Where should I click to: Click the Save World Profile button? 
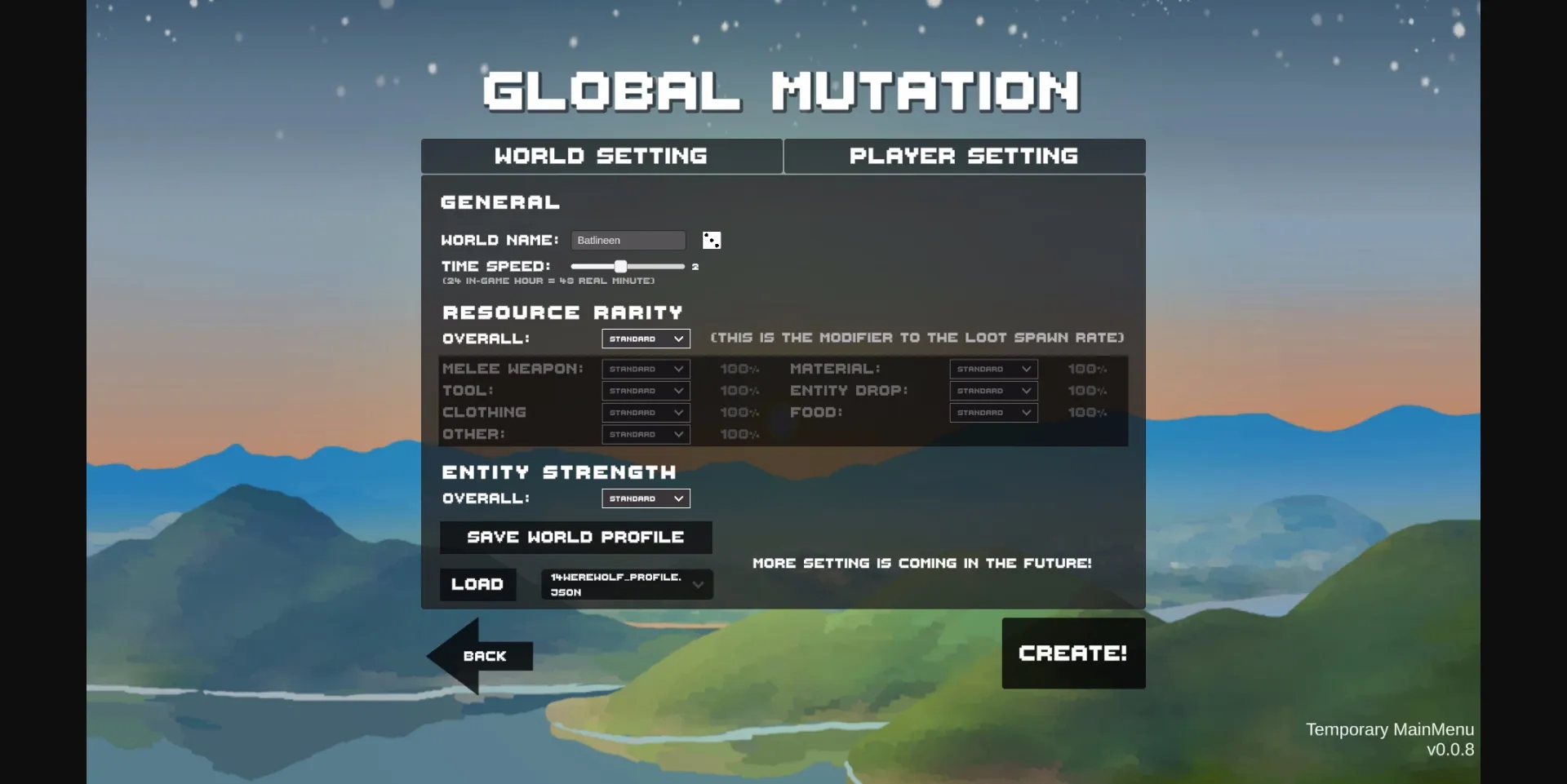pos(575,537)
